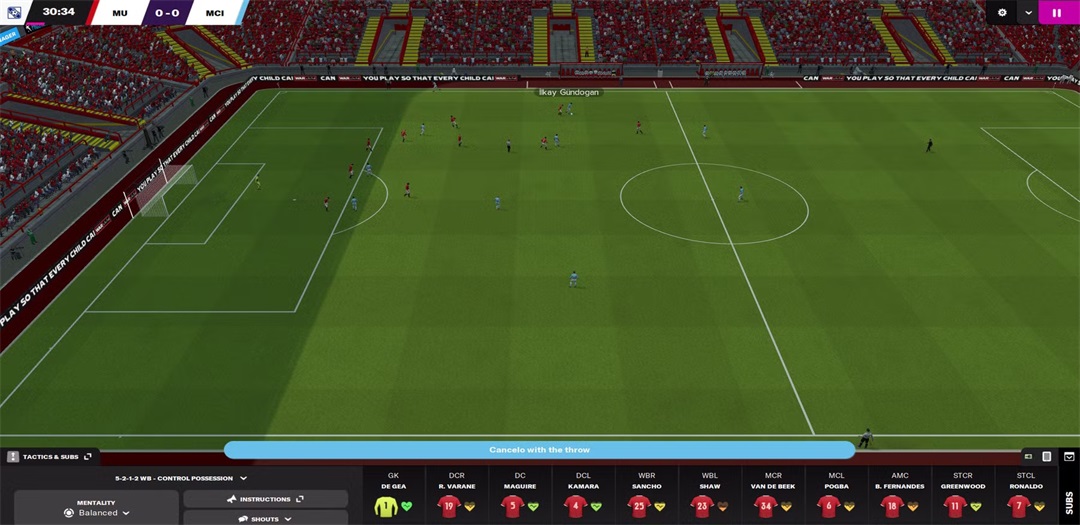The width and height of the screenshot is (1080, 525).
Task: Choose Van de Beek in midfield
Action: (x=766, y=506)
